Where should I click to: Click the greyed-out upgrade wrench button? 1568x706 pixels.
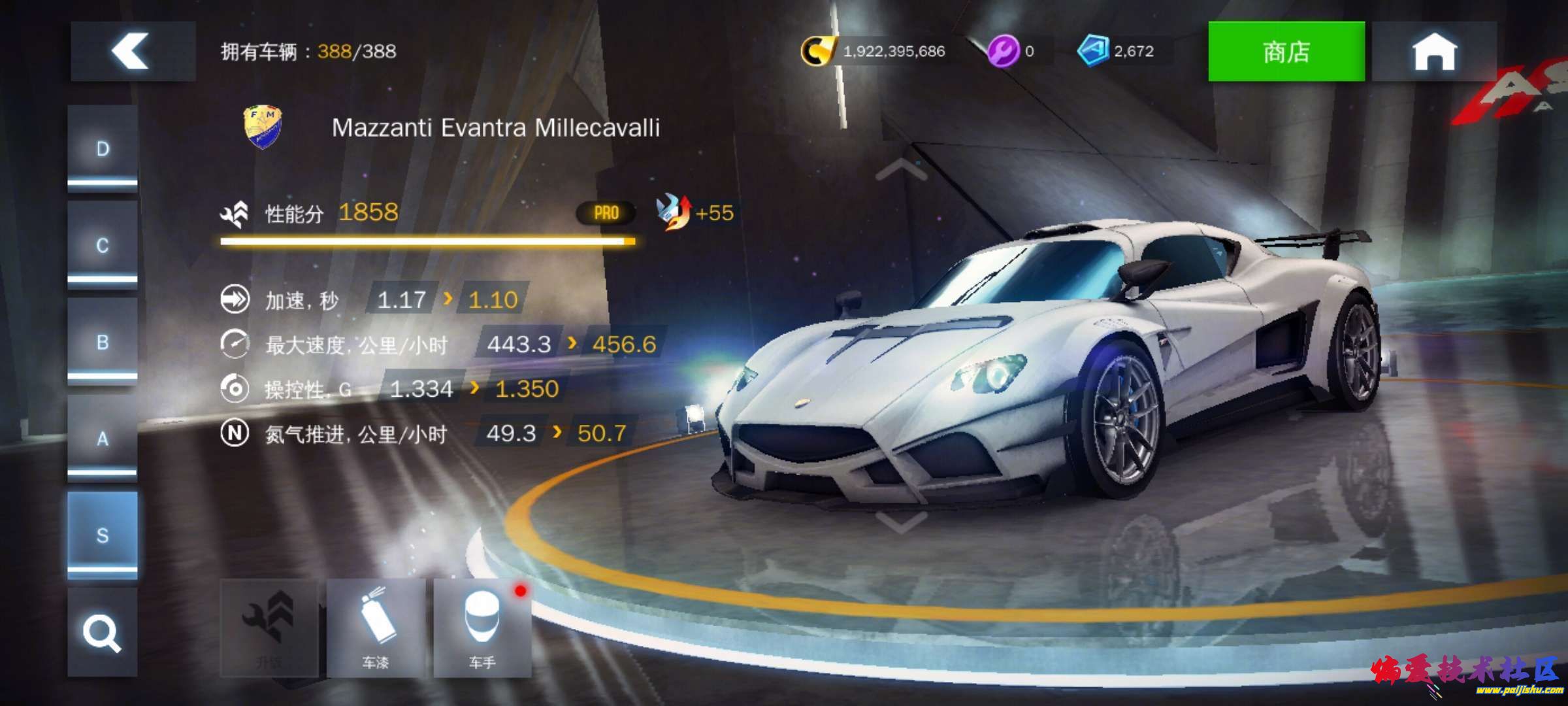pos(269,628)
